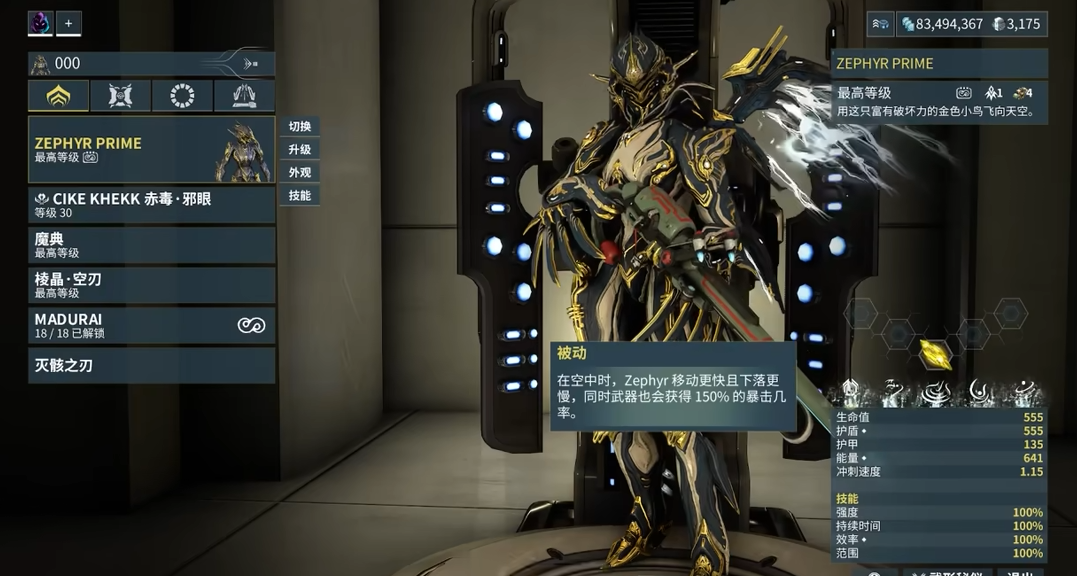Image resolution: width=1077 pixels, height=576 pixels.
Task: Open the CIKE KHEKK 赤毒·邪眼 weapon slot
Action: tap(151, 205)
